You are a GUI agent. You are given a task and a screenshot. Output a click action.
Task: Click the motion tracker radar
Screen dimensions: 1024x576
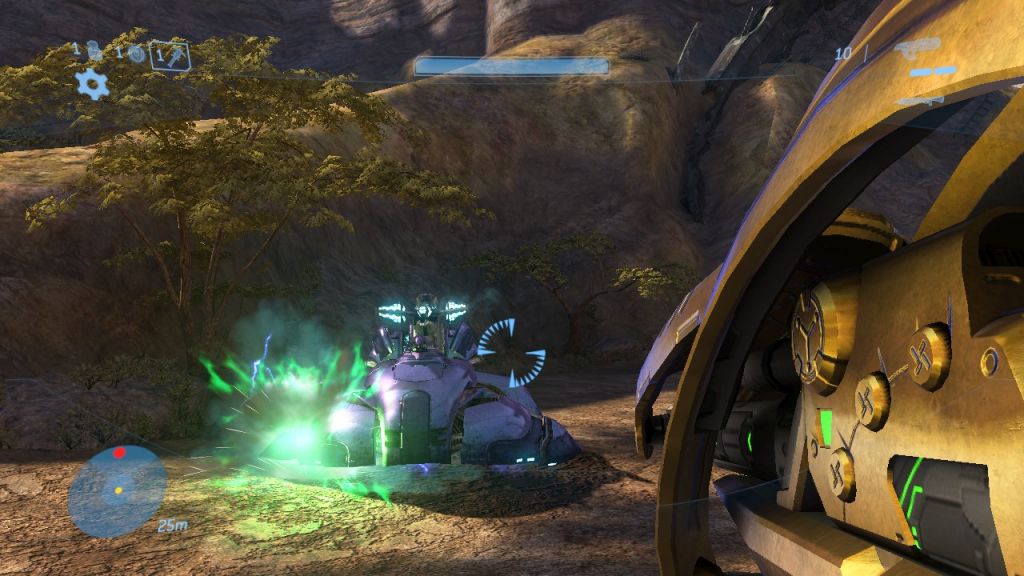tap(118, 491)
